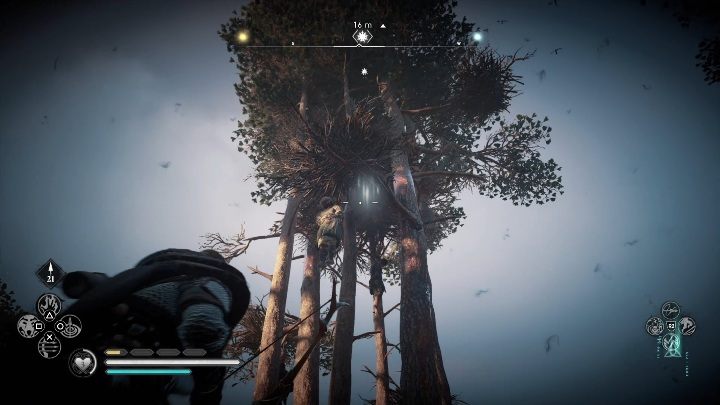Choose the top icon of the right ability wheel

pos(671,309)
